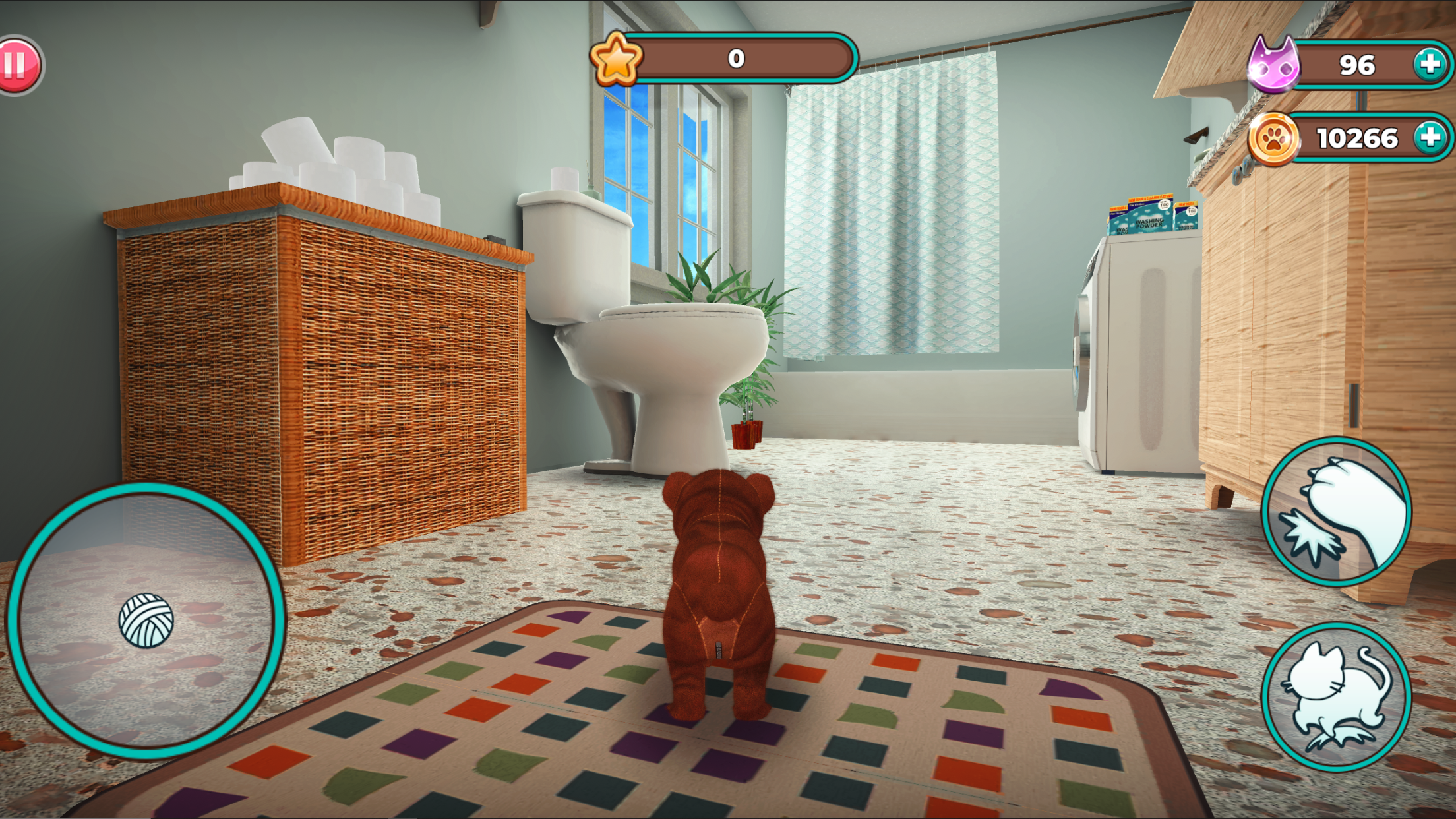Screen dimensions: 1456x819
Task: Tap the star experience icon
Action: tap(616, 60)
